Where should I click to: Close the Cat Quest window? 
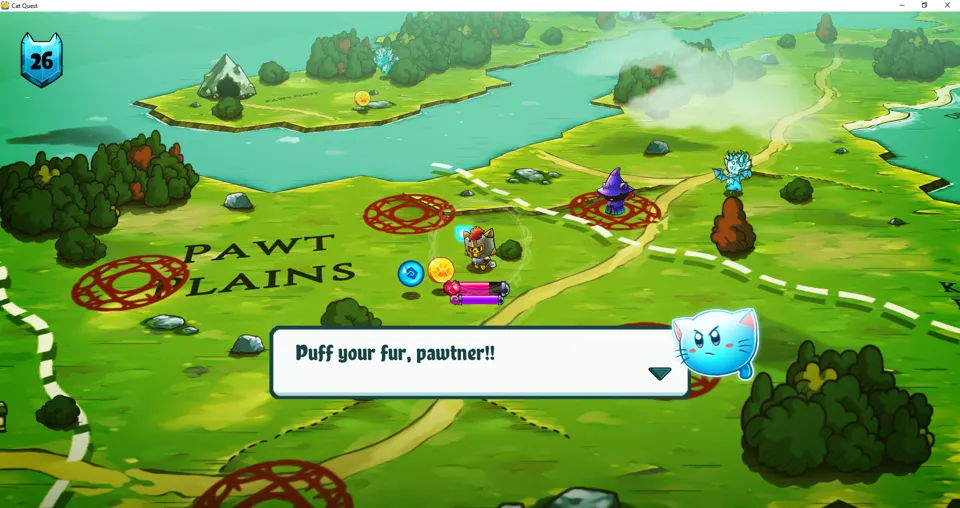[947, 6]
